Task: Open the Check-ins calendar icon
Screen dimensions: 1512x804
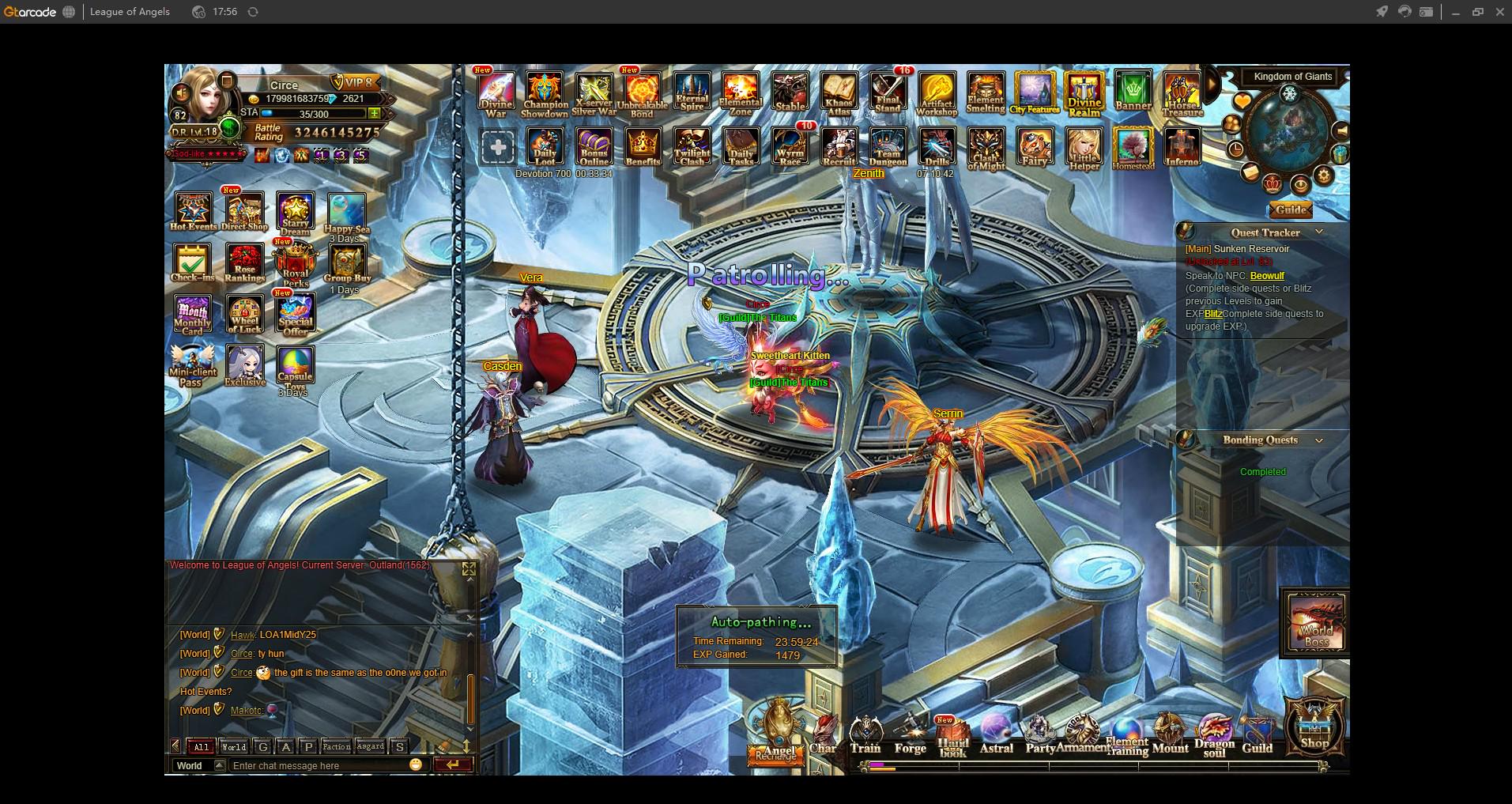Action: [x=193, y=262]
